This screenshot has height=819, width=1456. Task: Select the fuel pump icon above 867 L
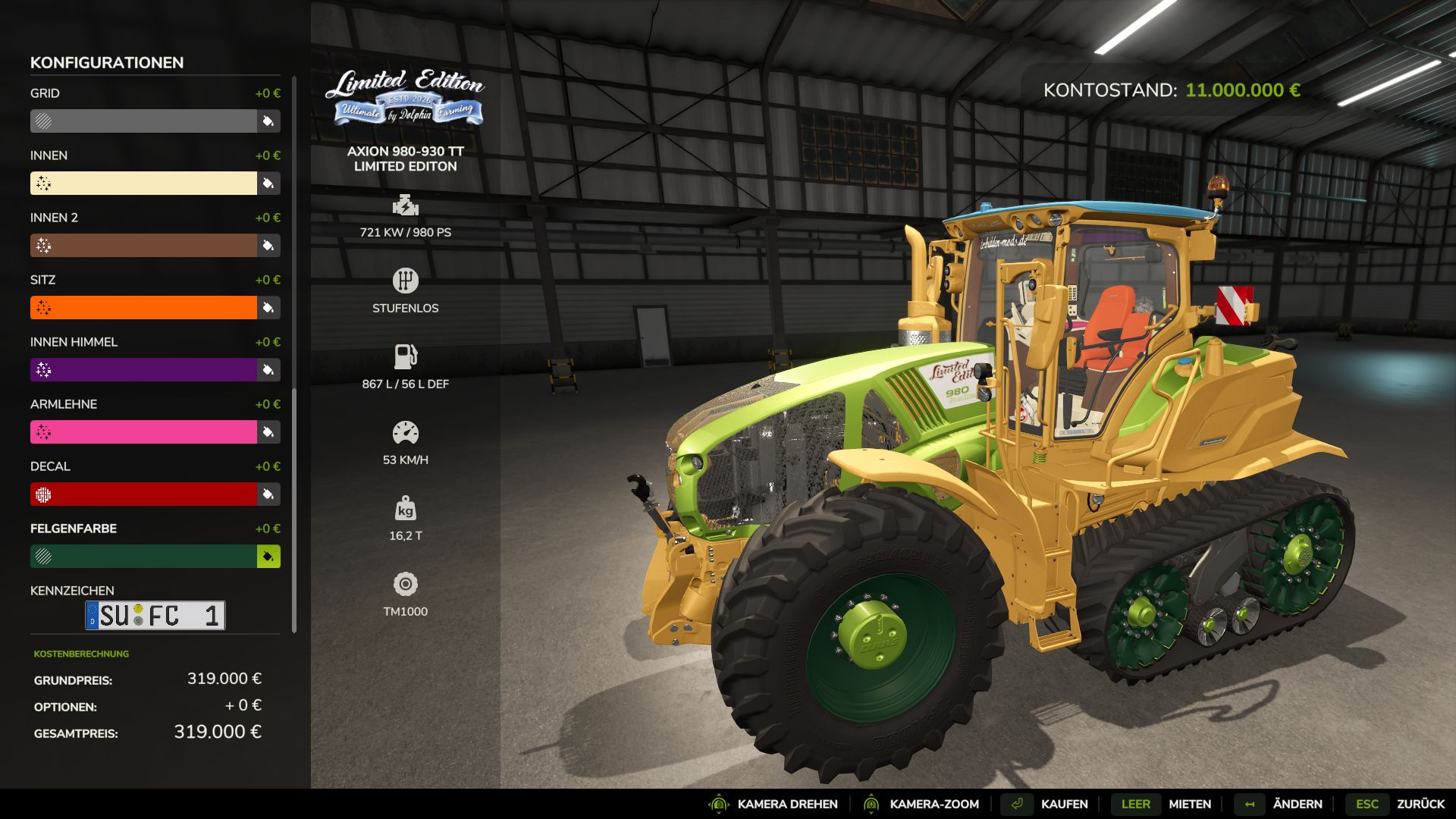pos(407,355)
